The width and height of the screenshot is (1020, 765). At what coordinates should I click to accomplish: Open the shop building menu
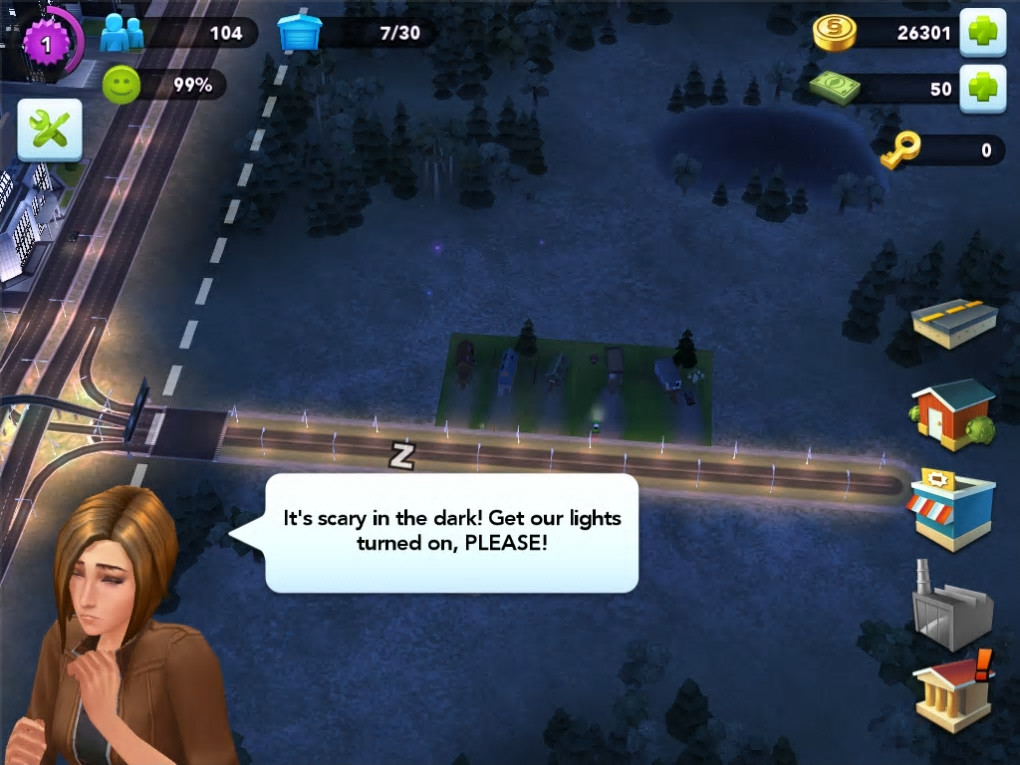(x=951, y=507)
